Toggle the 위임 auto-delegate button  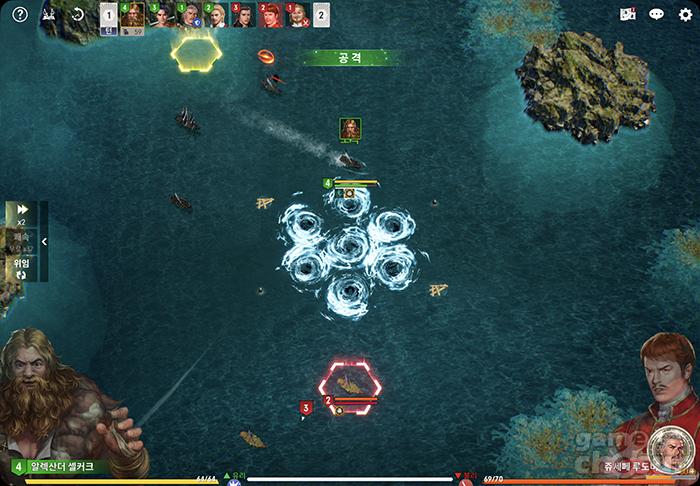click(21, 266)
